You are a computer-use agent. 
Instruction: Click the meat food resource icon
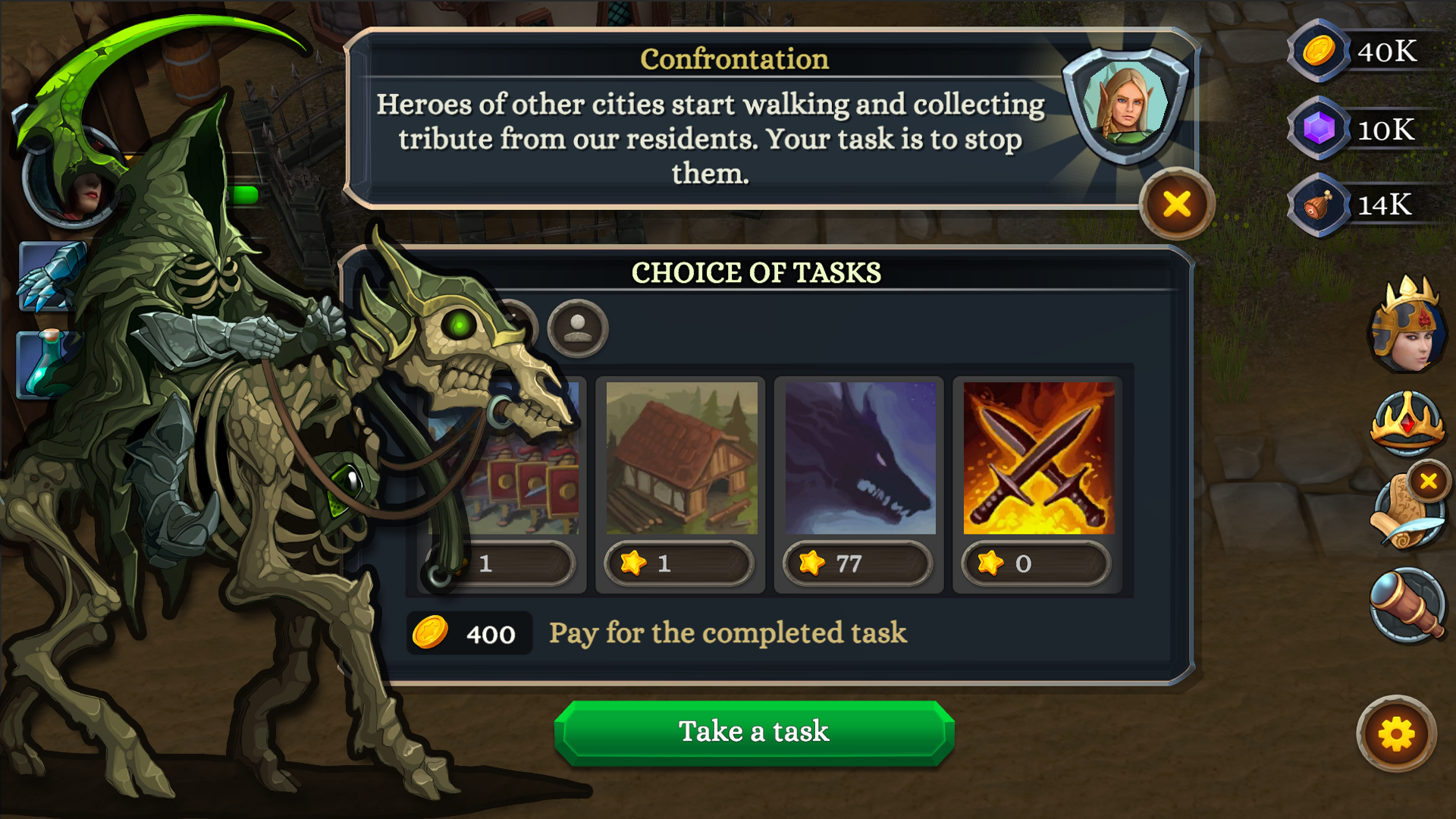pyautogui.click(x=1317, y=205)
